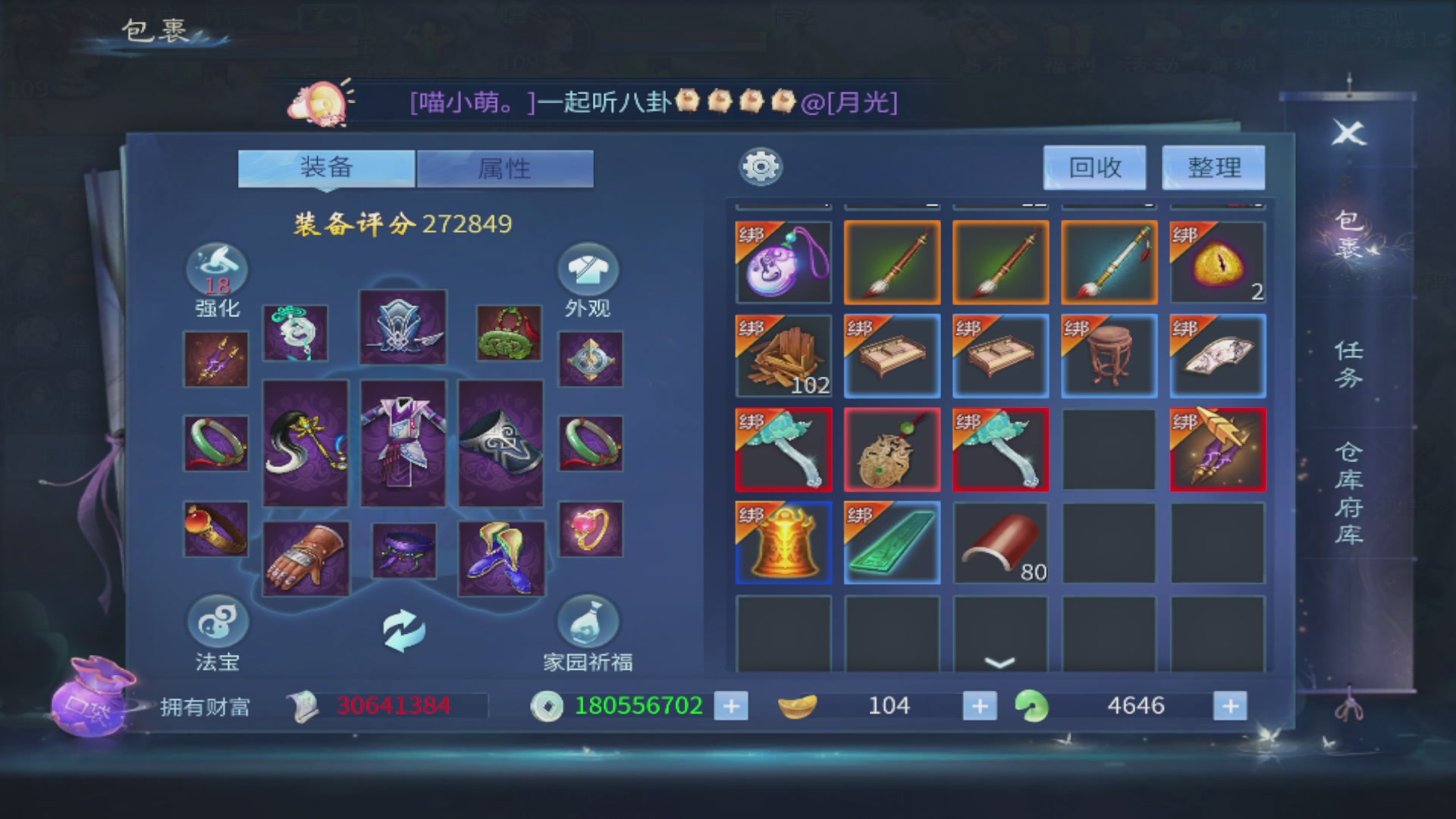Click the 回收 recycle button
Image resolution: width=1456 pixels, height=819 pixels.
[x=1094, y=167]
